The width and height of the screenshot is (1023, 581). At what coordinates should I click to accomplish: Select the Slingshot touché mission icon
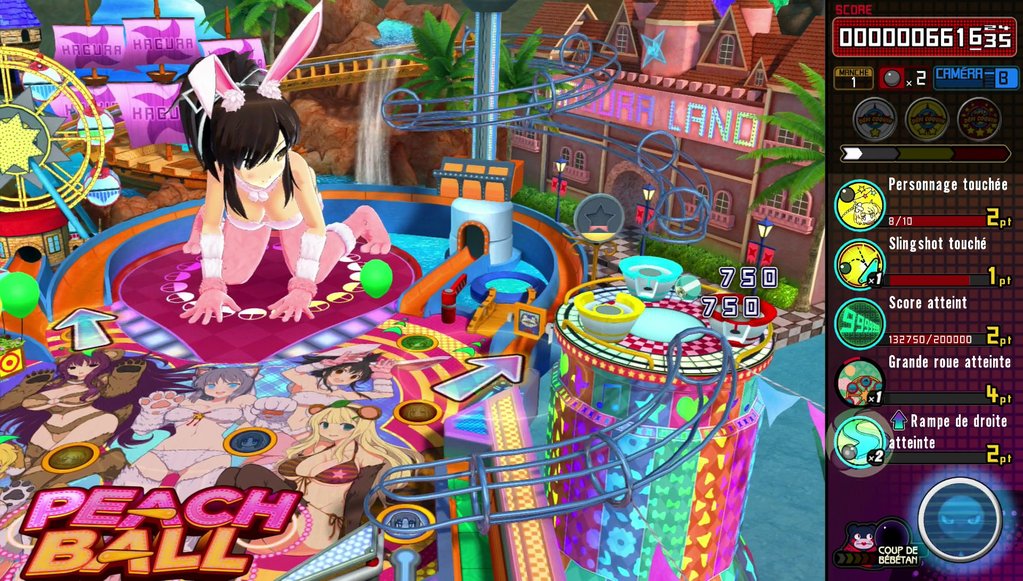(859, 264)
